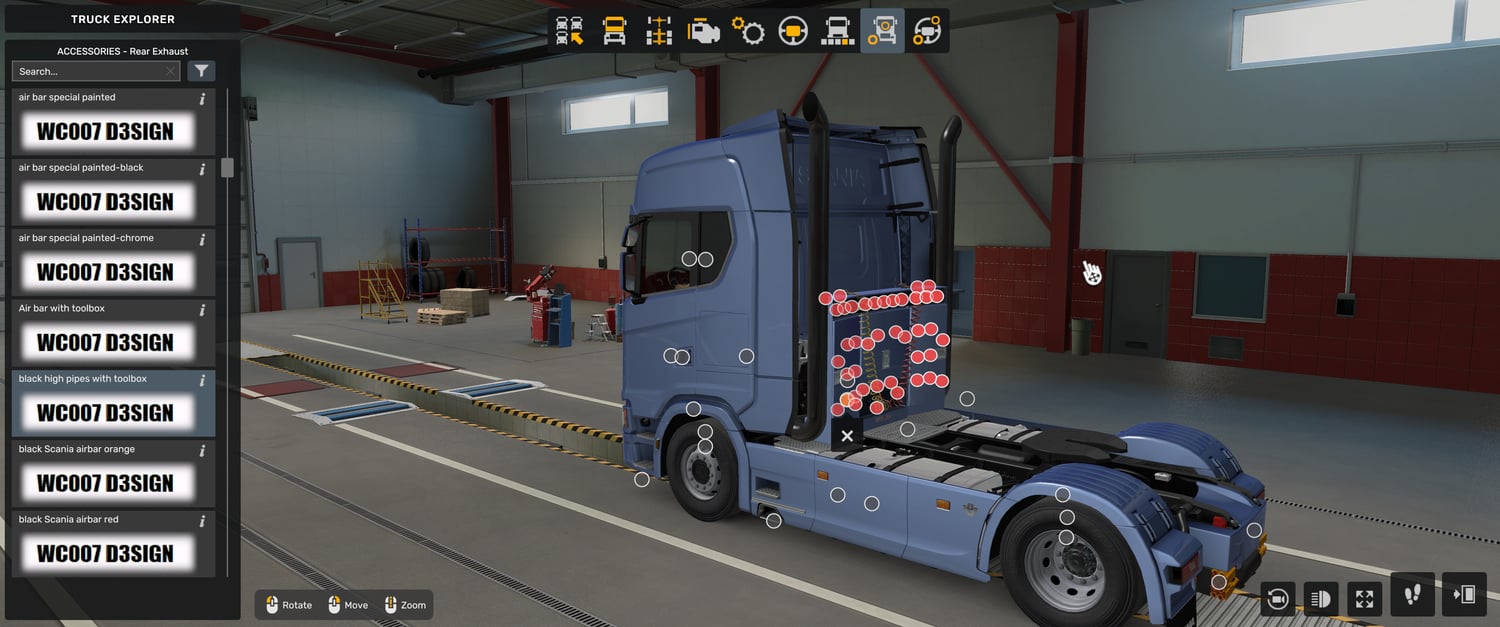The height and width of the screenshot is (627, 1500).
Task: Pick 'air bar special painted-chrome' accessory
Action: coord(105,272)
